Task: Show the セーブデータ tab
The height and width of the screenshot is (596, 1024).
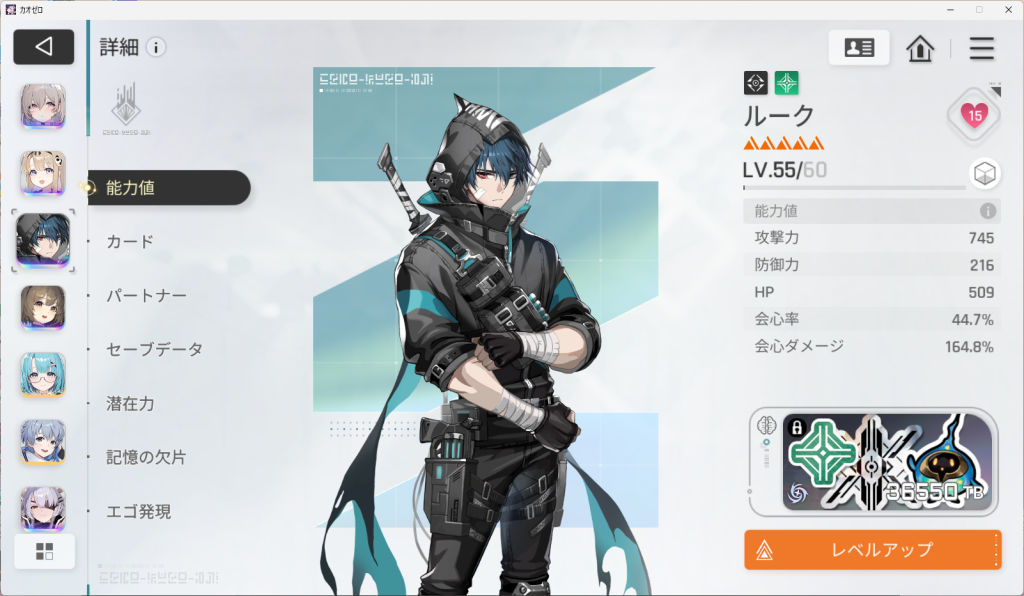Action: pyautogui.click(x=154, y=349)
